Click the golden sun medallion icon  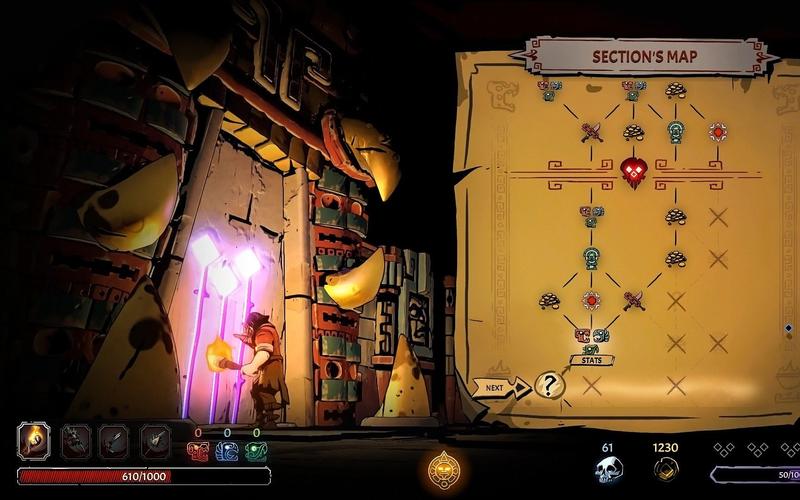443,469
